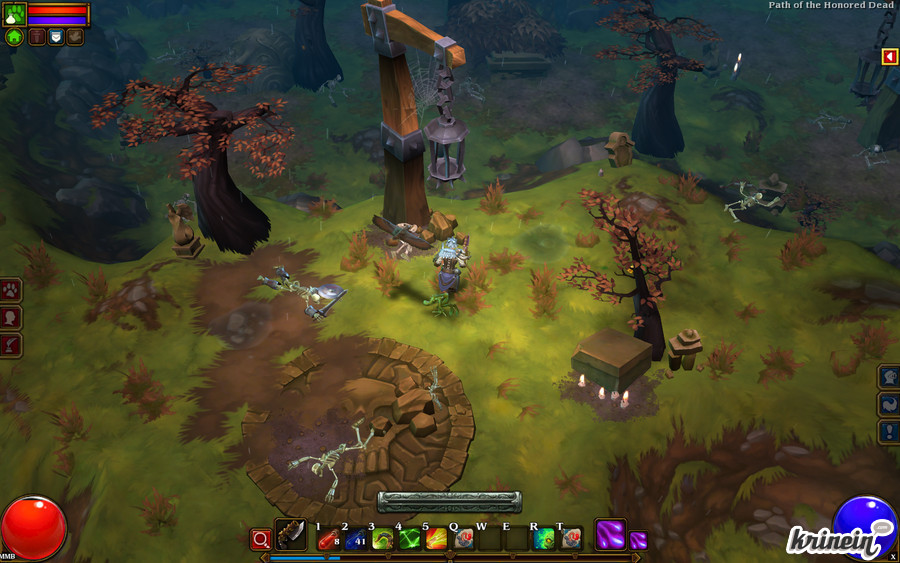Select the white shield pet stance icon
Image resolution: width=900 pixels, height=563 pixels.
click(56, 37)
